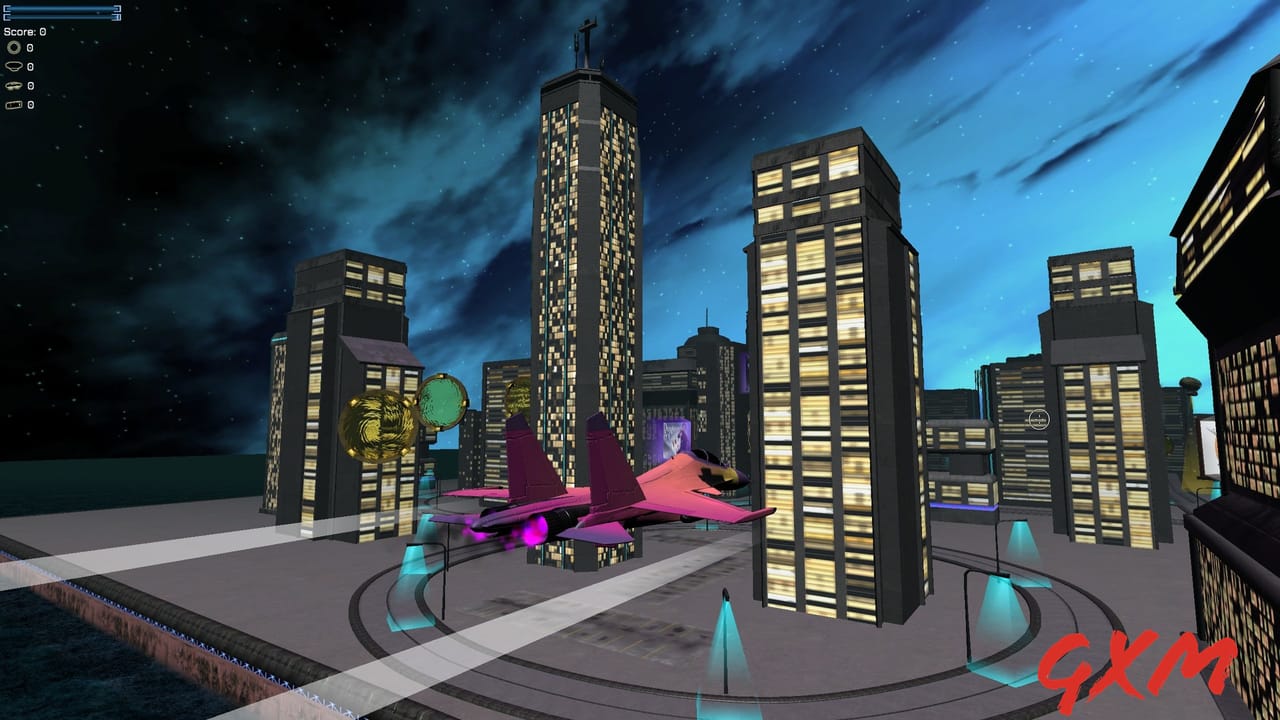Click the disc-shaped collectible counter icon
Viewport: 1280px width, 720px height.
(x=13, y=65)
